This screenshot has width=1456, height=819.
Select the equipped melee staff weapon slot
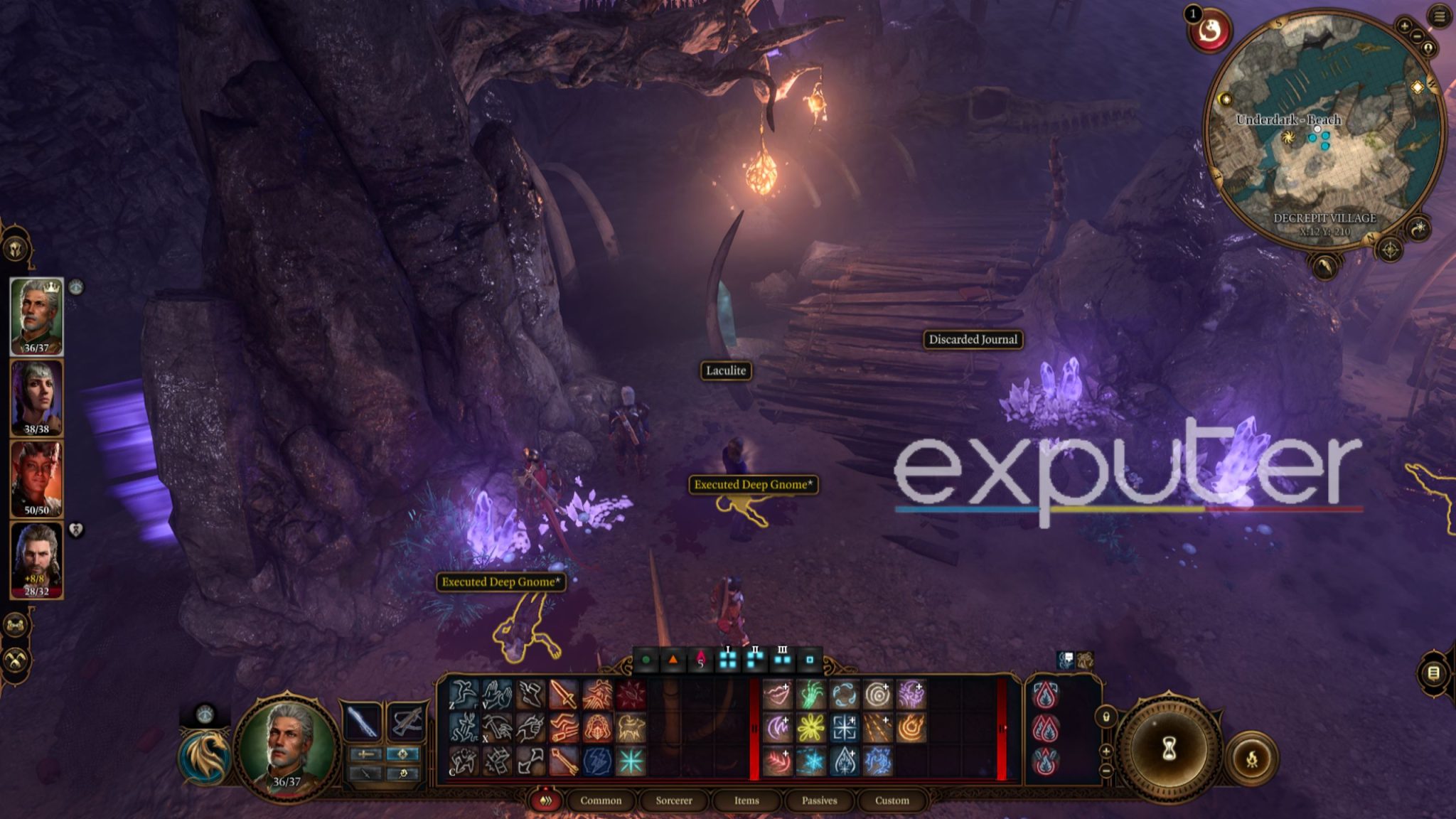click(x=363, y=722)
